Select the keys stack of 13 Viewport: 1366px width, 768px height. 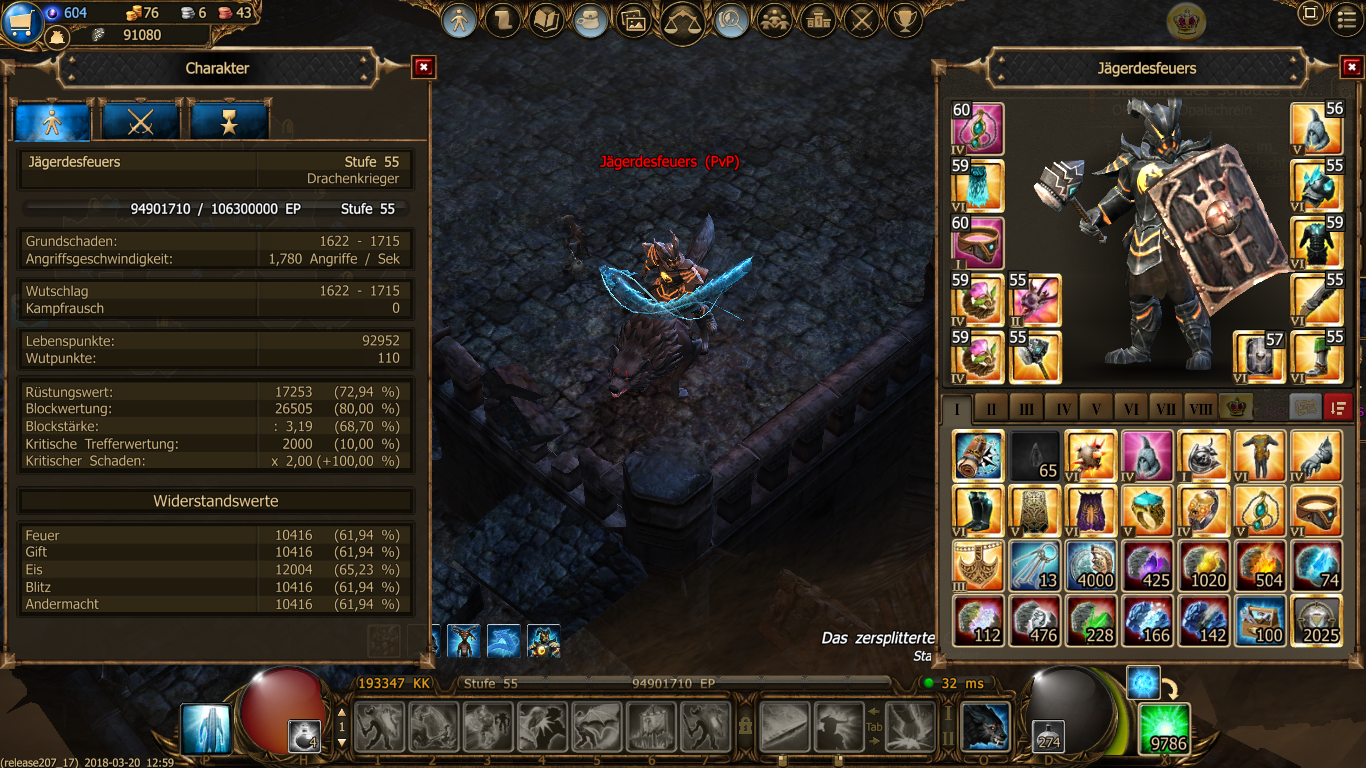tap(1034, 565)
